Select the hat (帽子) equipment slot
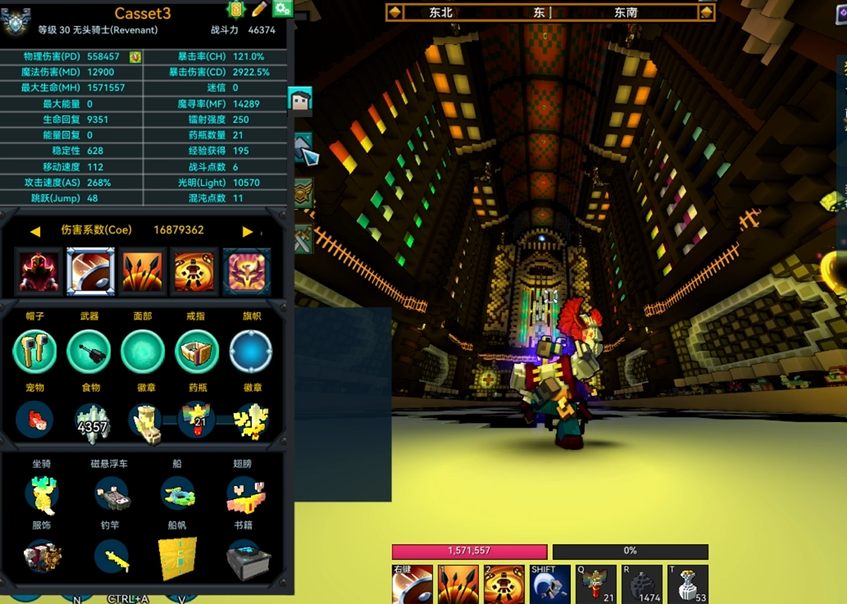The width and height of the screenshot is (847, 604). coord(35,352)
